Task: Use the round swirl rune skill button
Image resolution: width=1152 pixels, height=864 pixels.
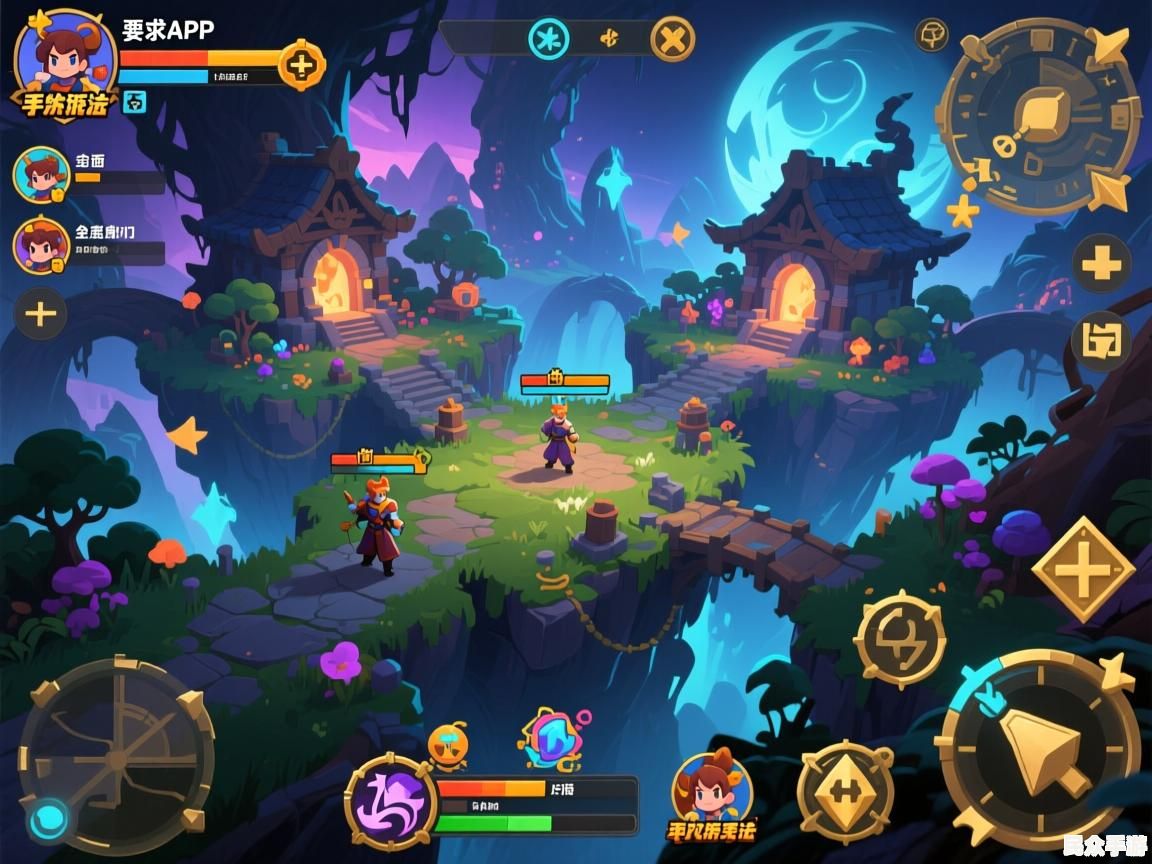Action: 900,639
